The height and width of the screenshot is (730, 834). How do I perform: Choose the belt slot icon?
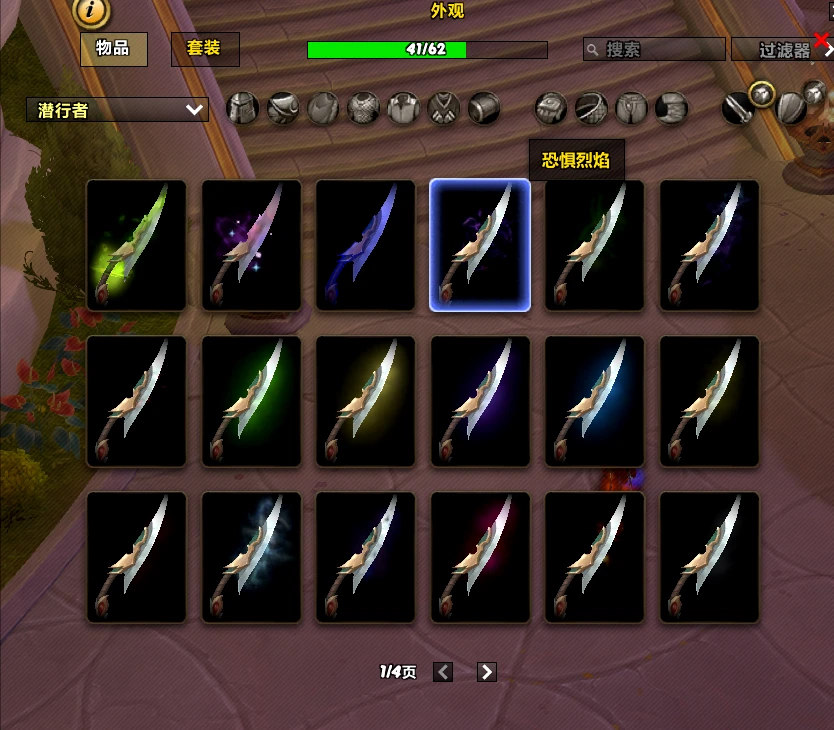coord(591,107)
